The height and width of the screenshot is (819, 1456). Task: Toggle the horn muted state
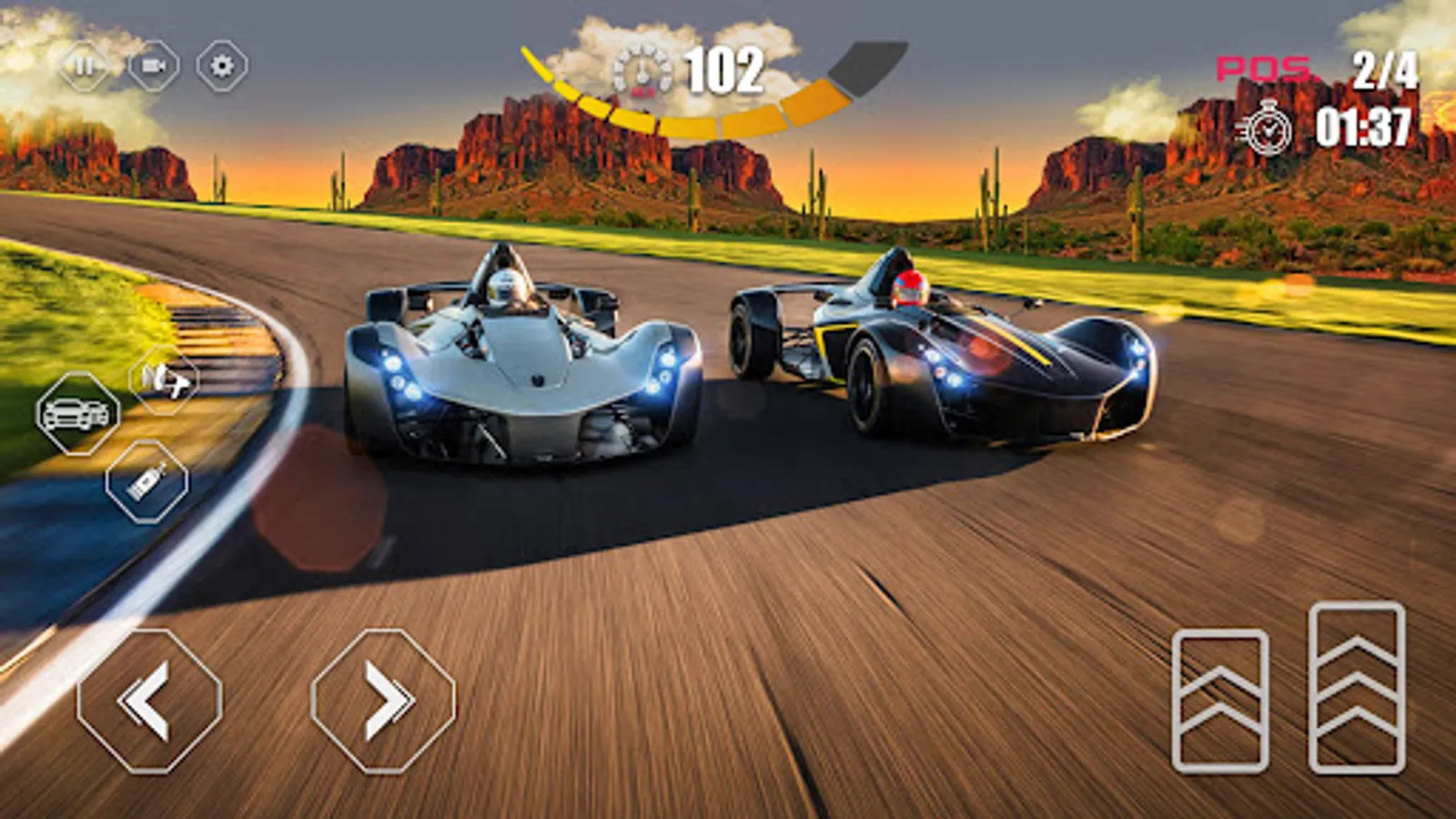tap(164, 379)
